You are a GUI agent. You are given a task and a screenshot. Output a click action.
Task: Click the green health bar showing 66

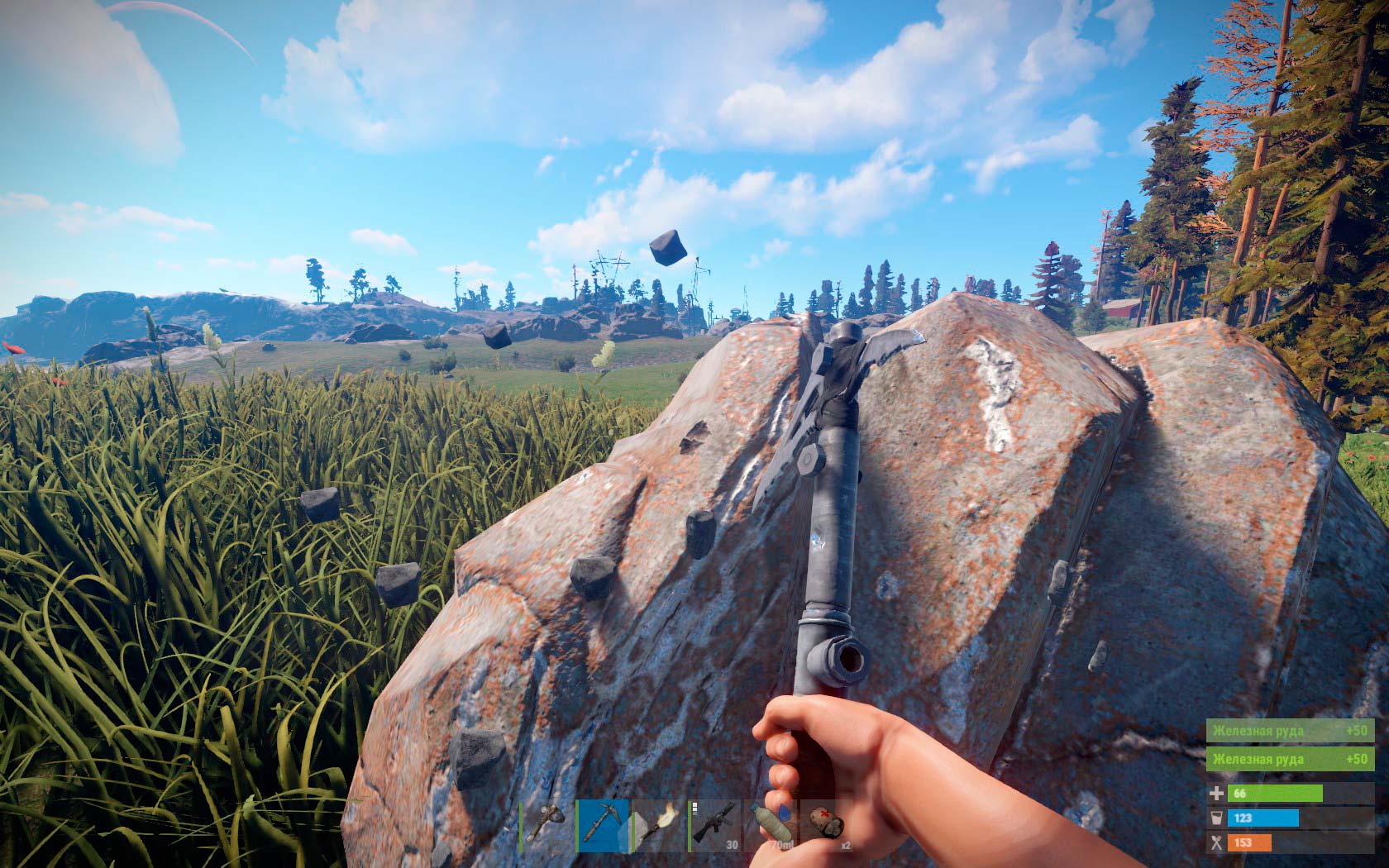tap(1275, 793)
